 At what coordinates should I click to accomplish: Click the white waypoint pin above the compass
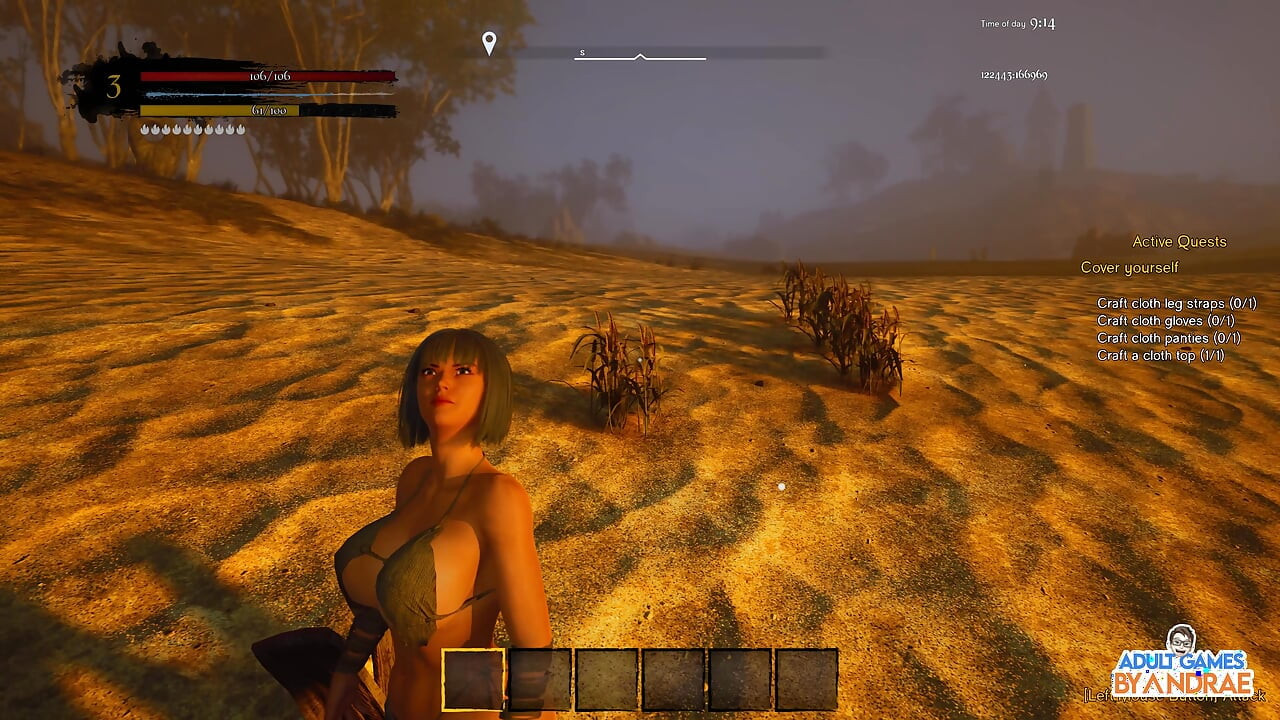click(489, 42)
